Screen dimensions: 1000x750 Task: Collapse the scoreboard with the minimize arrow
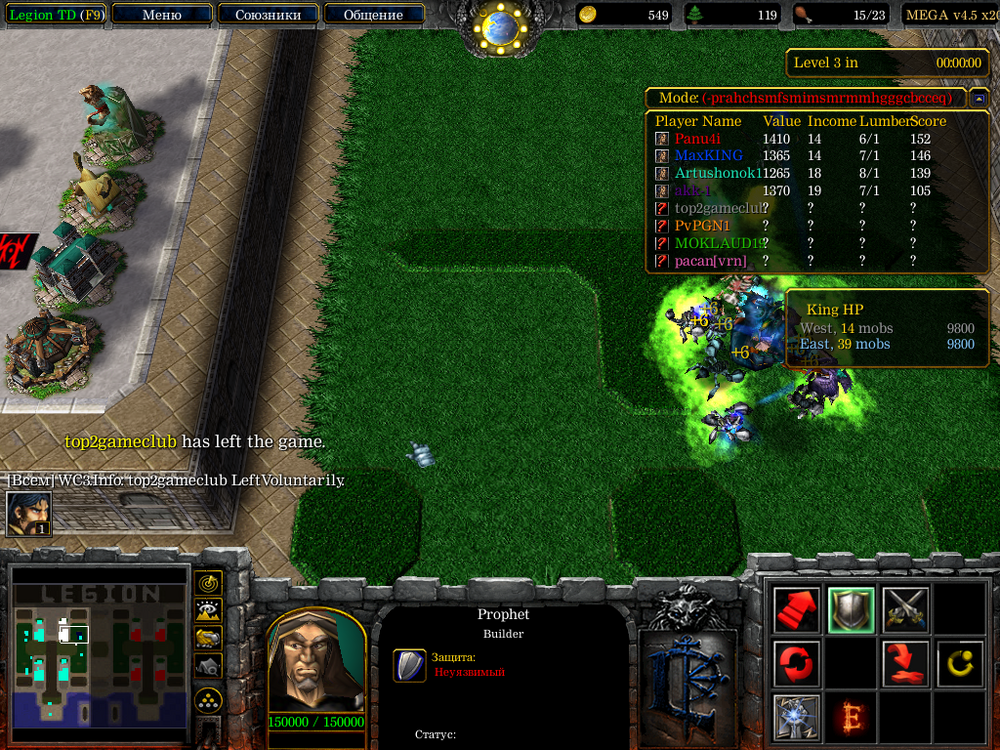pos(977,98)
